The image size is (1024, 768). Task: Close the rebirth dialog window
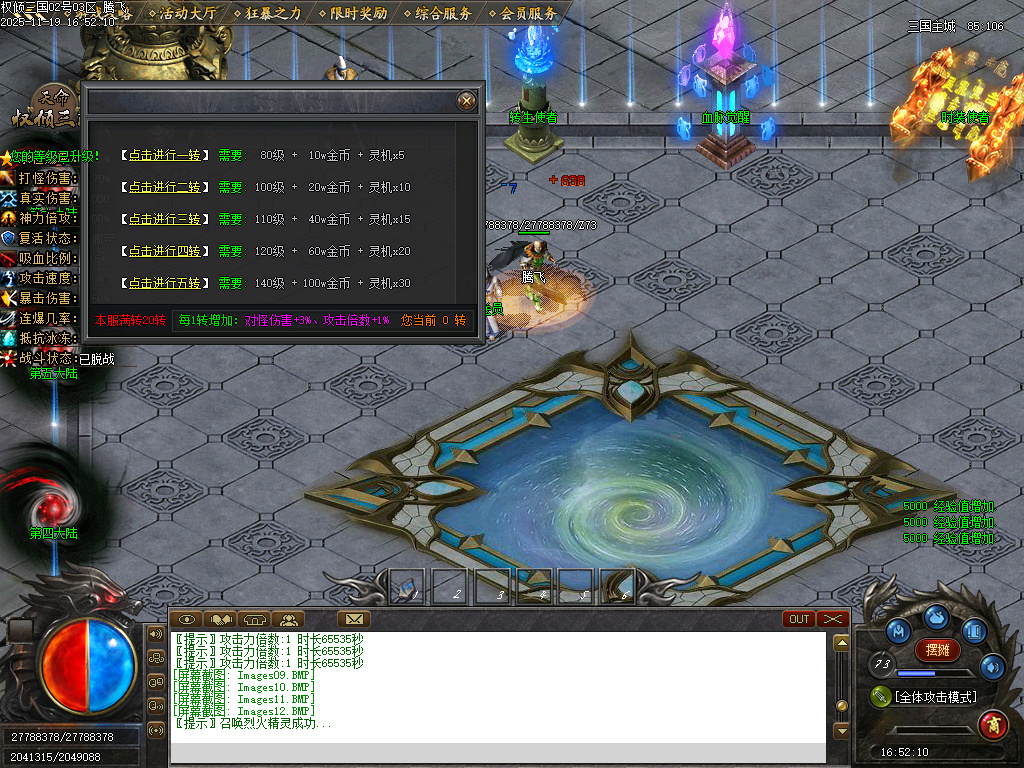tap(466, 100)
